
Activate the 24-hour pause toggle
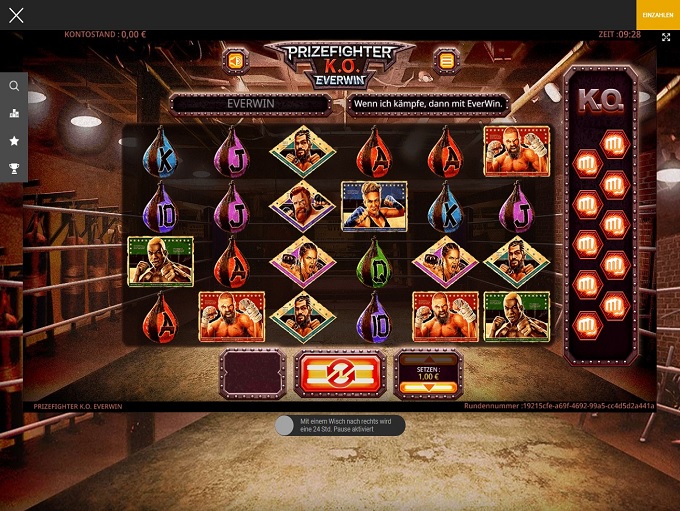tap(286, 425)
